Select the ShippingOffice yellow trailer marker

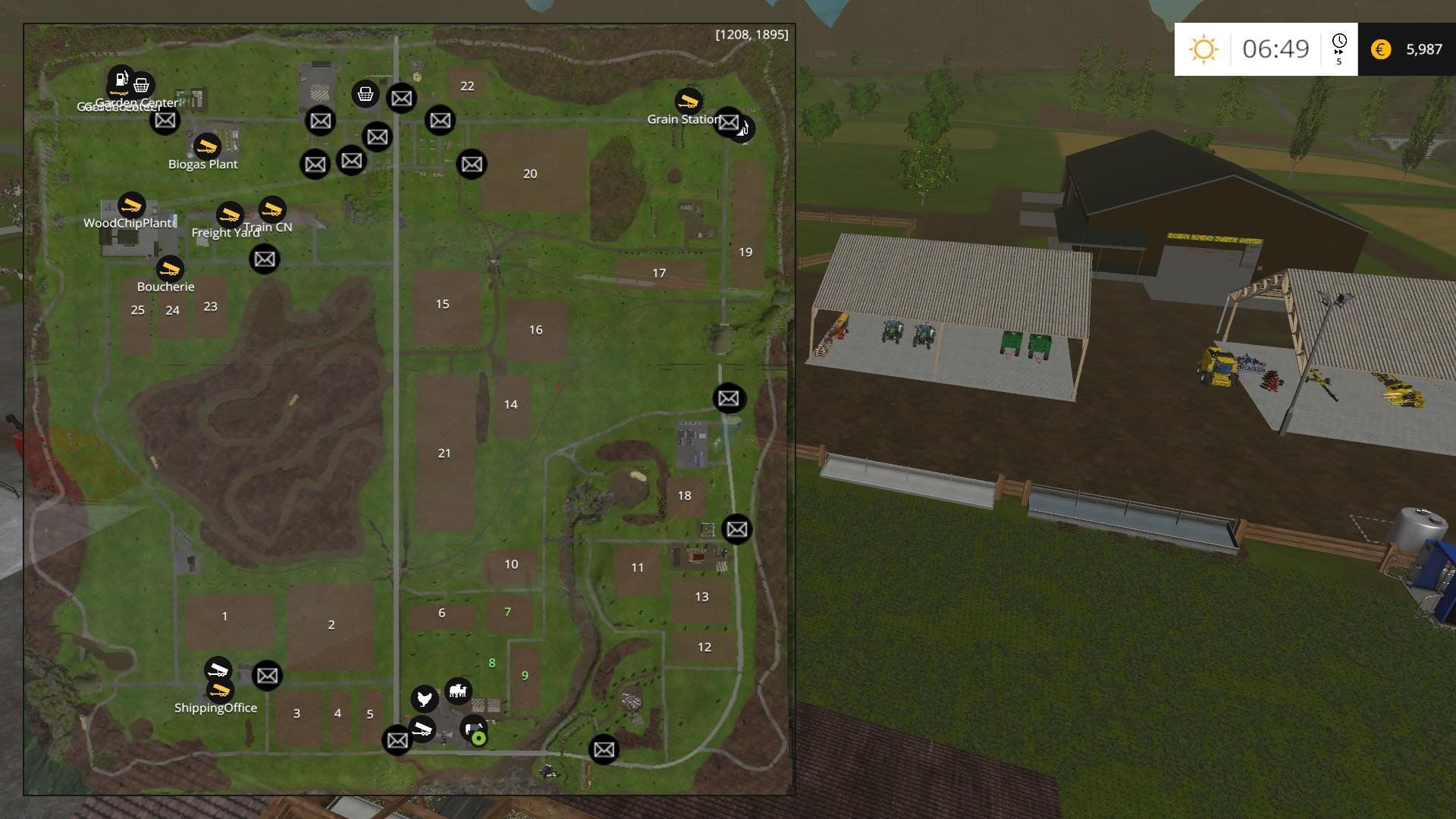(x=220, y=690)
